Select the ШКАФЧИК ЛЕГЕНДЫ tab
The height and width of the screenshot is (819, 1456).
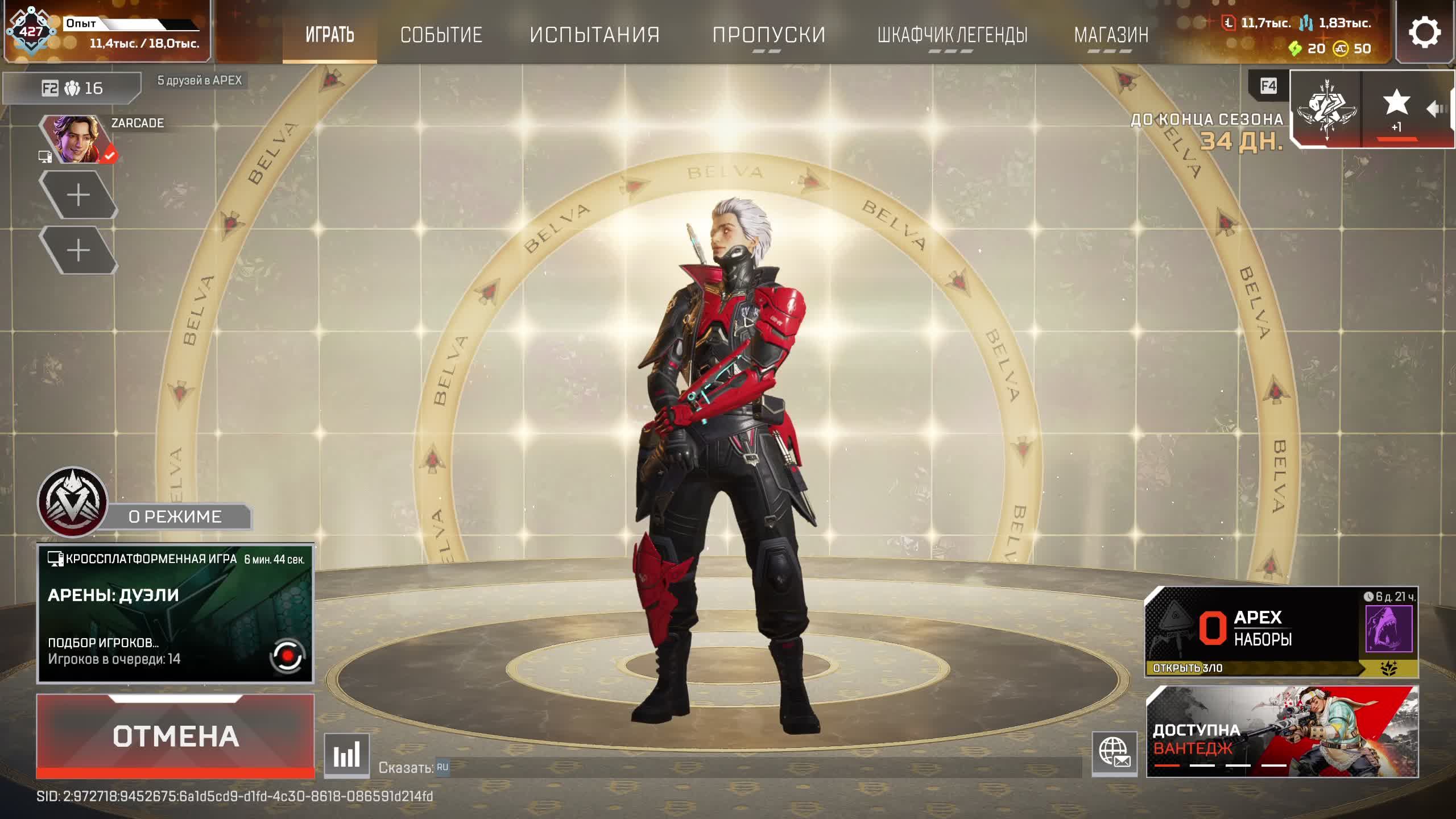coord(952,34)
